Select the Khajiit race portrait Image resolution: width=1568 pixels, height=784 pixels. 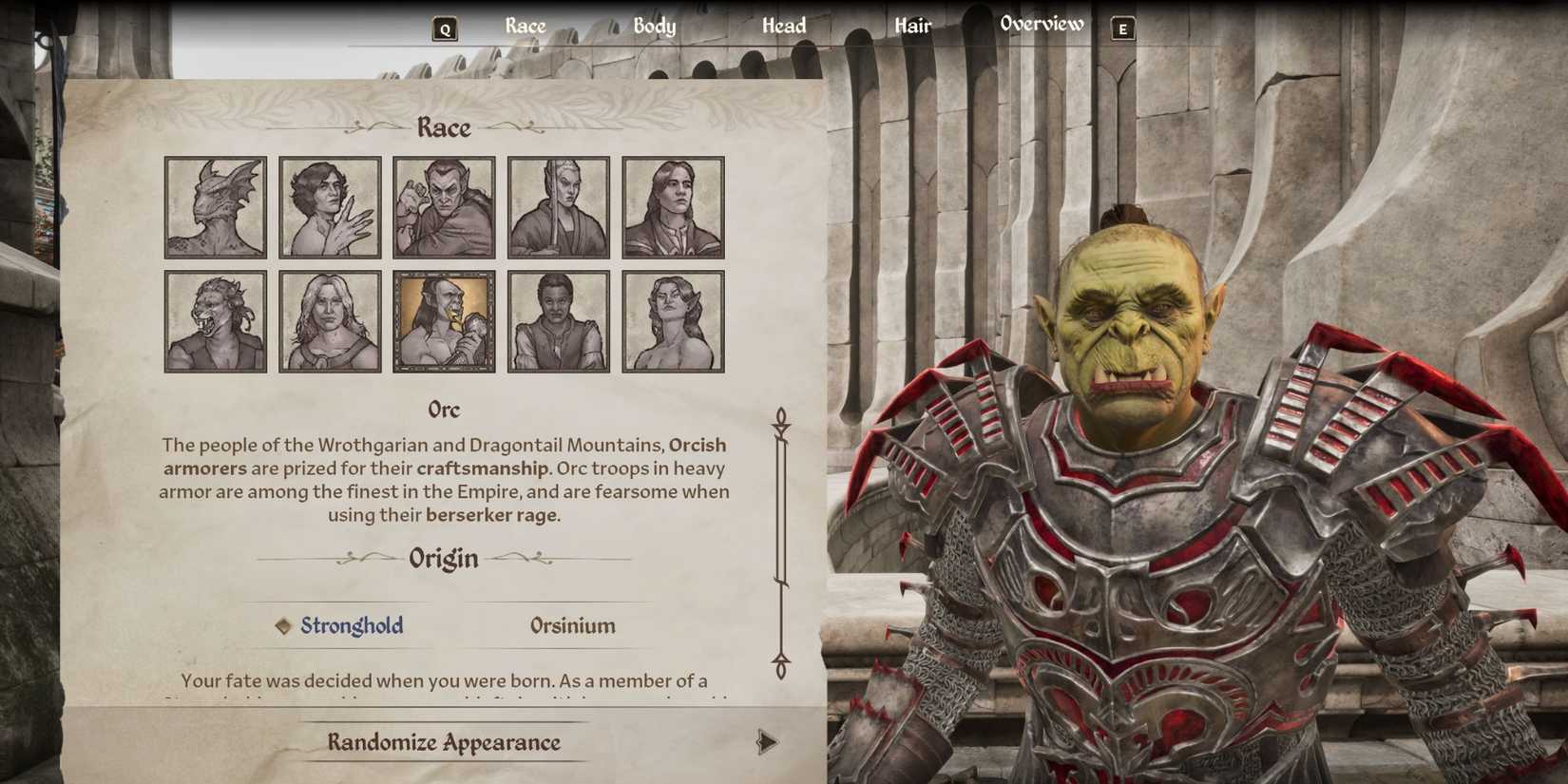[x=215, y=320]
